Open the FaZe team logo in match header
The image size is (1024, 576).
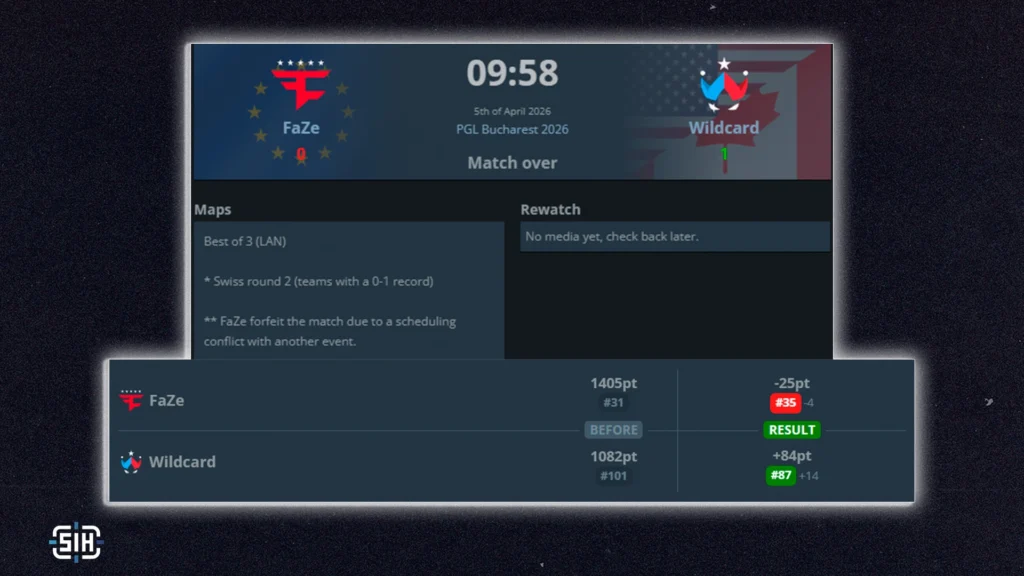coord(300,86)
